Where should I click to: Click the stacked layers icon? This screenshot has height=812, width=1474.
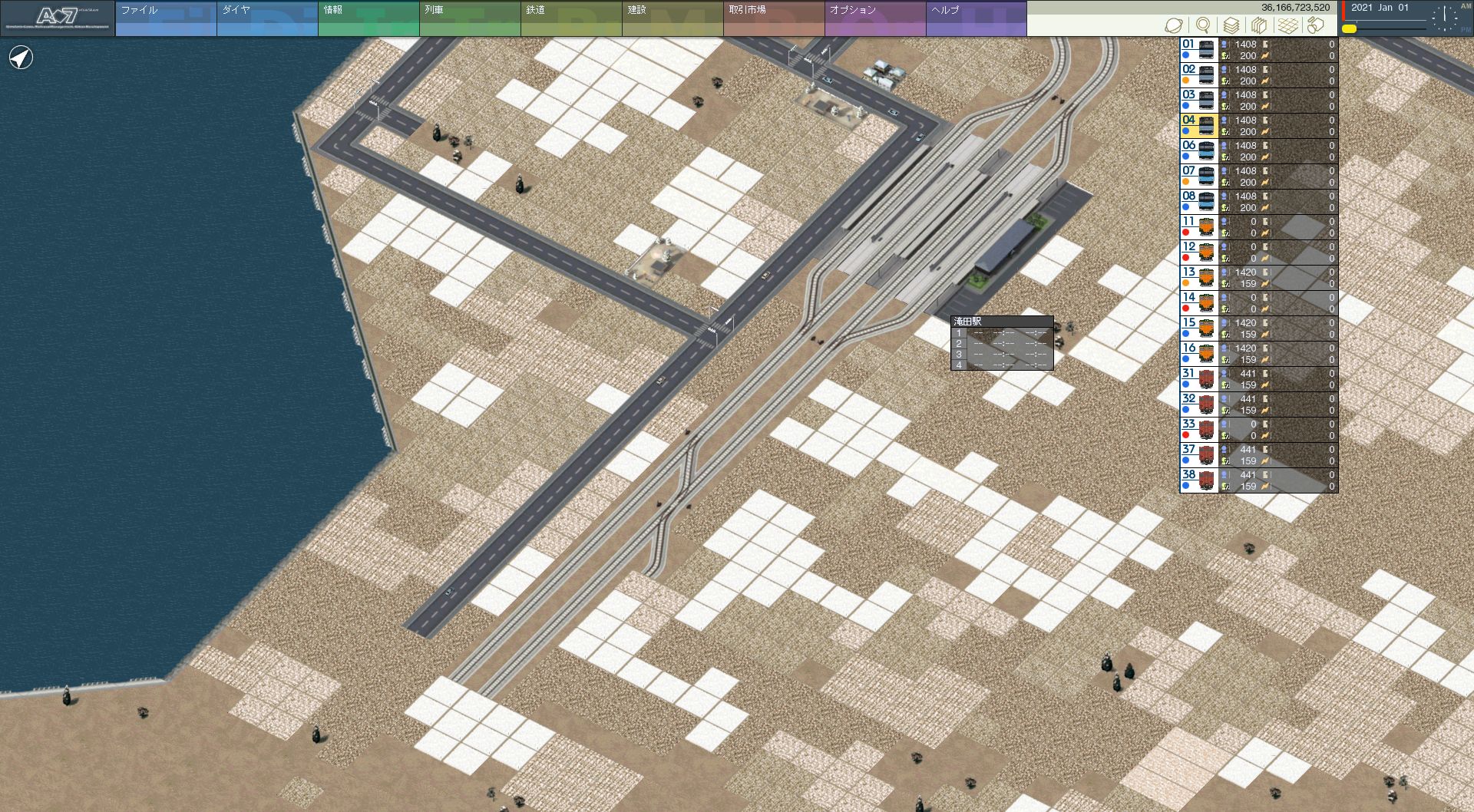click(x=1231, y=25)
